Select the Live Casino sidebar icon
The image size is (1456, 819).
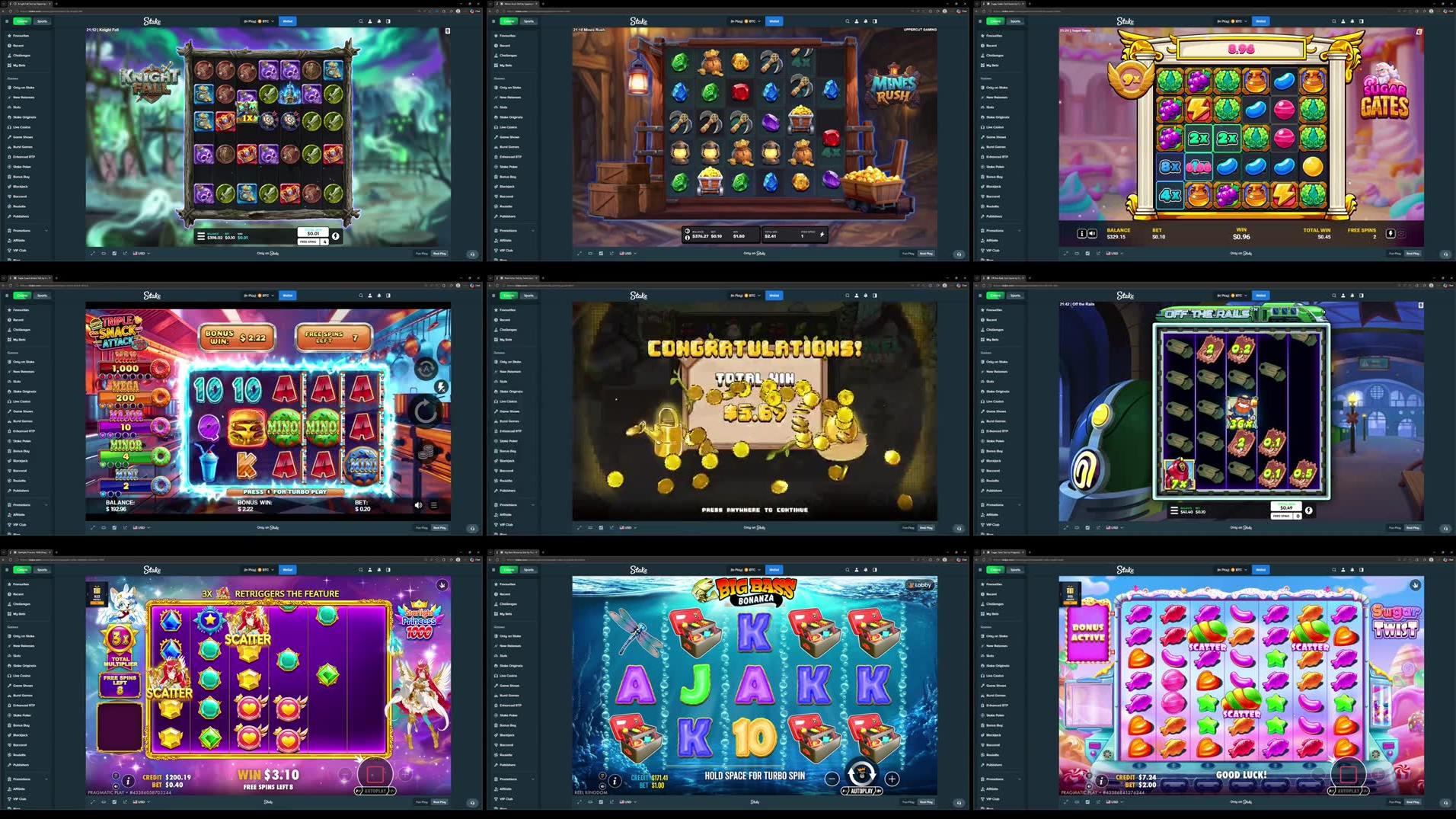(x=10, y=127)
